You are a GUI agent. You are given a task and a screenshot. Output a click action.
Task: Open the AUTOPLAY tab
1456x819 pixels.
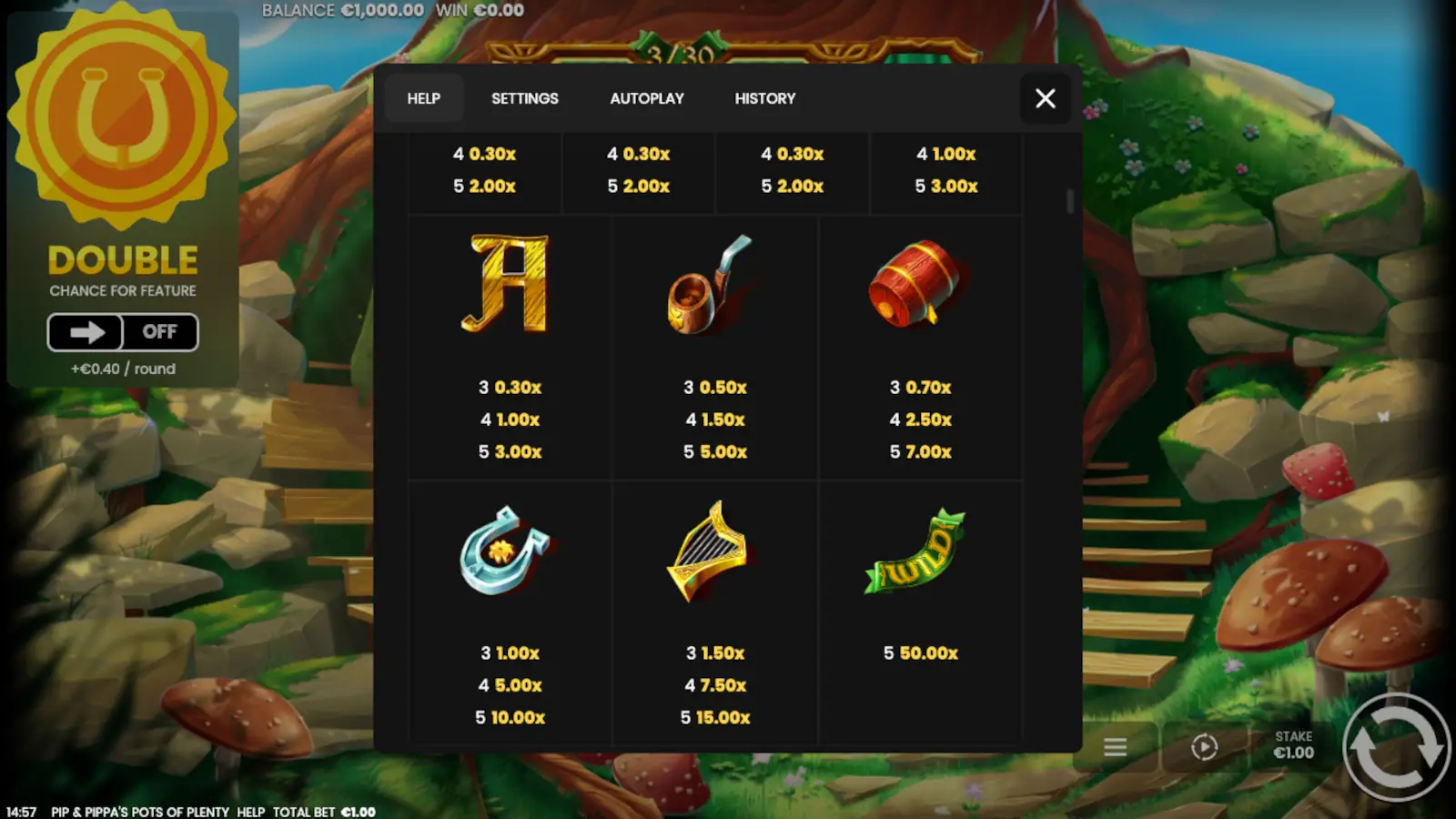tap(647, 98)
